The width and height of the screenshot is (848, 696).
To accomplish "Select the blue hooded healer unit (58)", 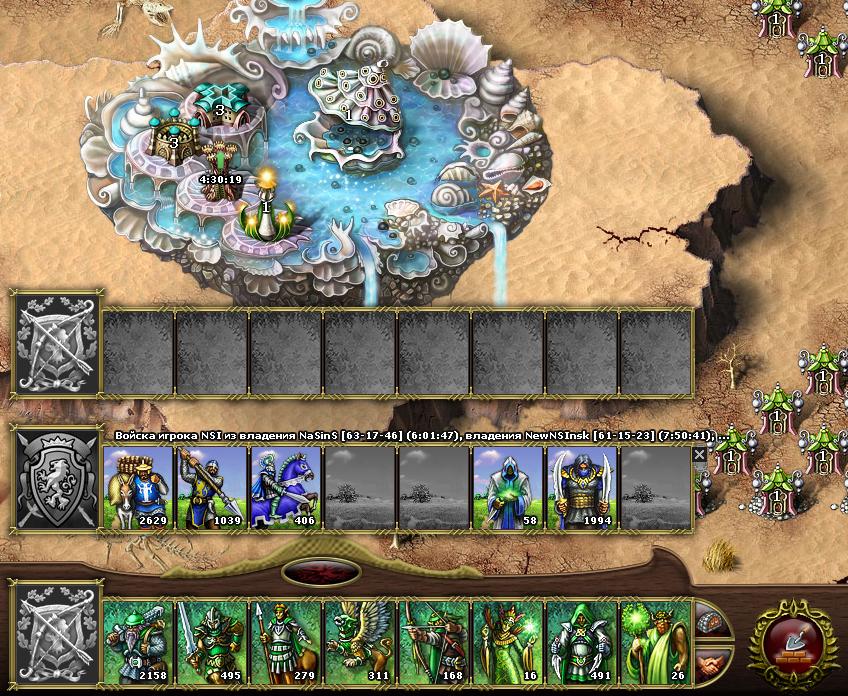I will (x=509, y=487).
